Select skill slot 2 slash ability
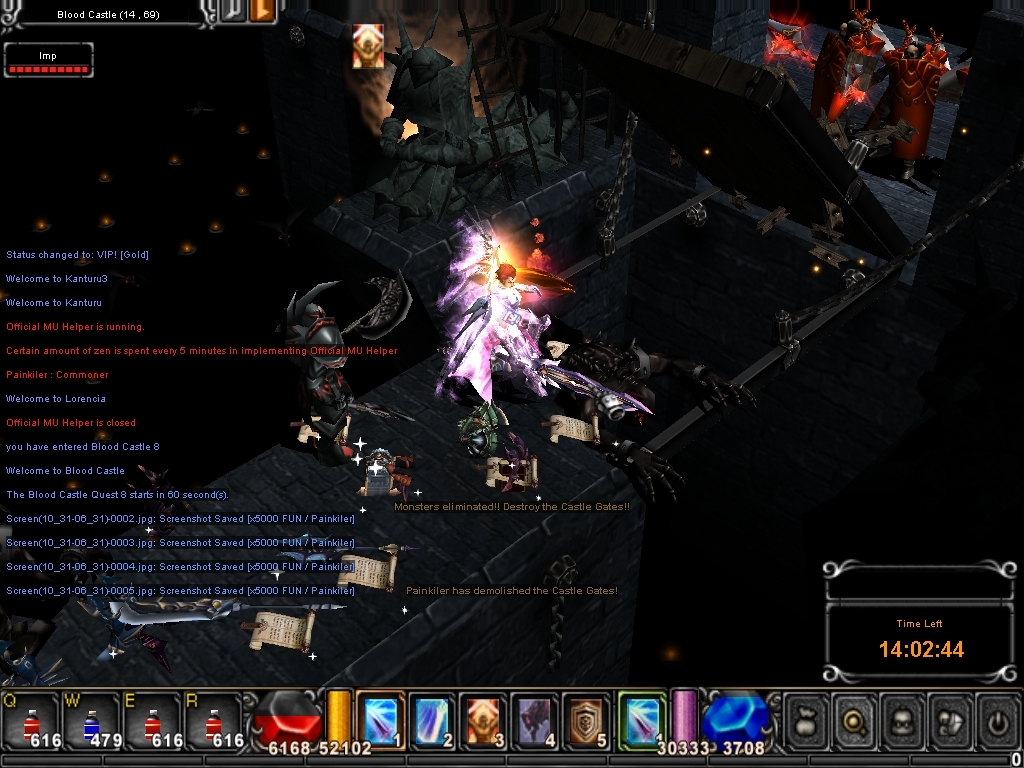 tap(431, 719)
